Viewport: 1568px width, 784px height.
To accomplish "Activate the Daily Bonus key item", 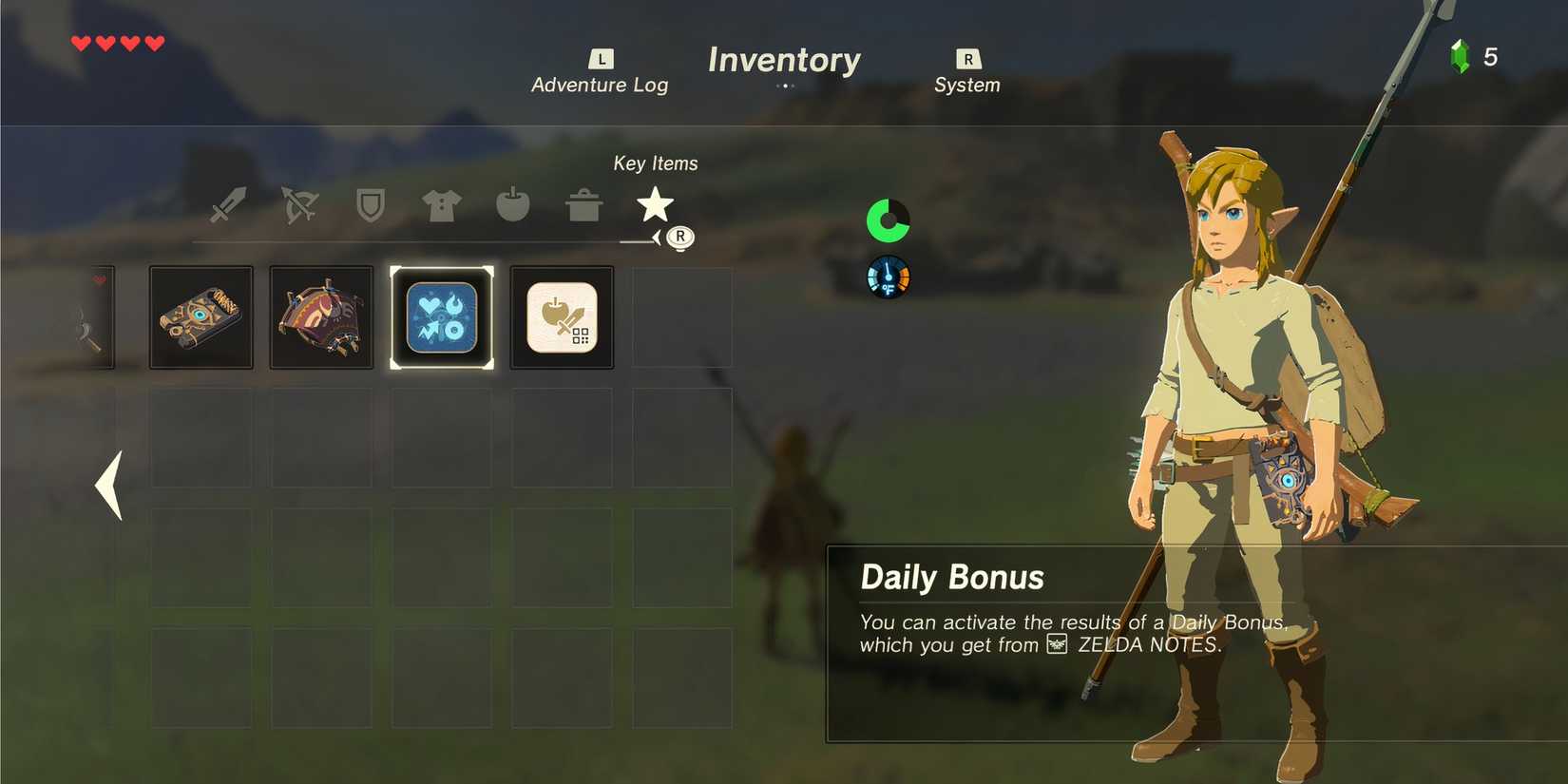I will [x=442, y=316].
